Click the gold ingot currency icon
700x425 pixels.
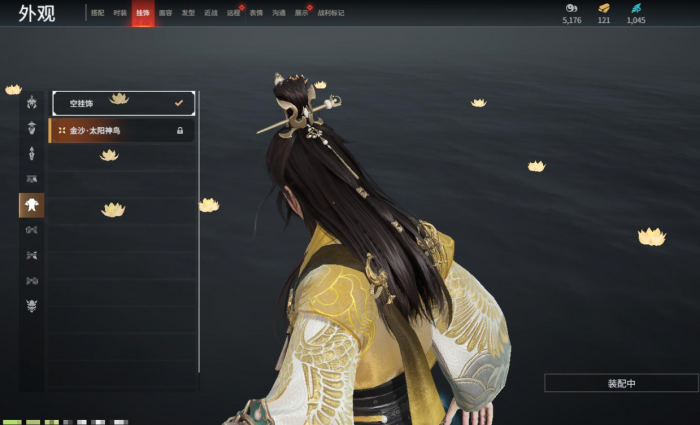[604, 8]
